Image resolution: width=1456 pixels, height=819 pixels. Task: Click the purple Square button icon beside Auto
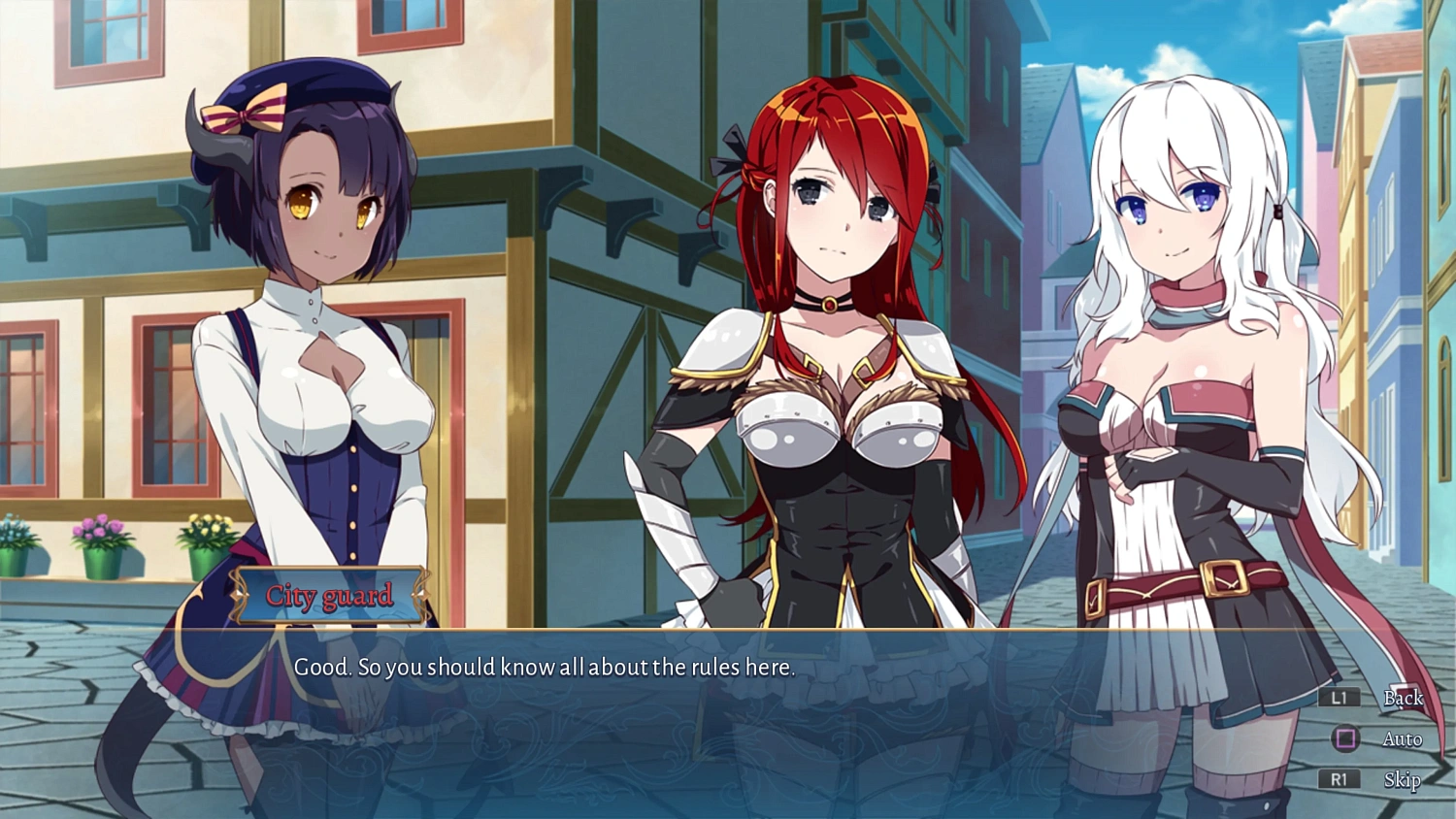point(1343,738)
